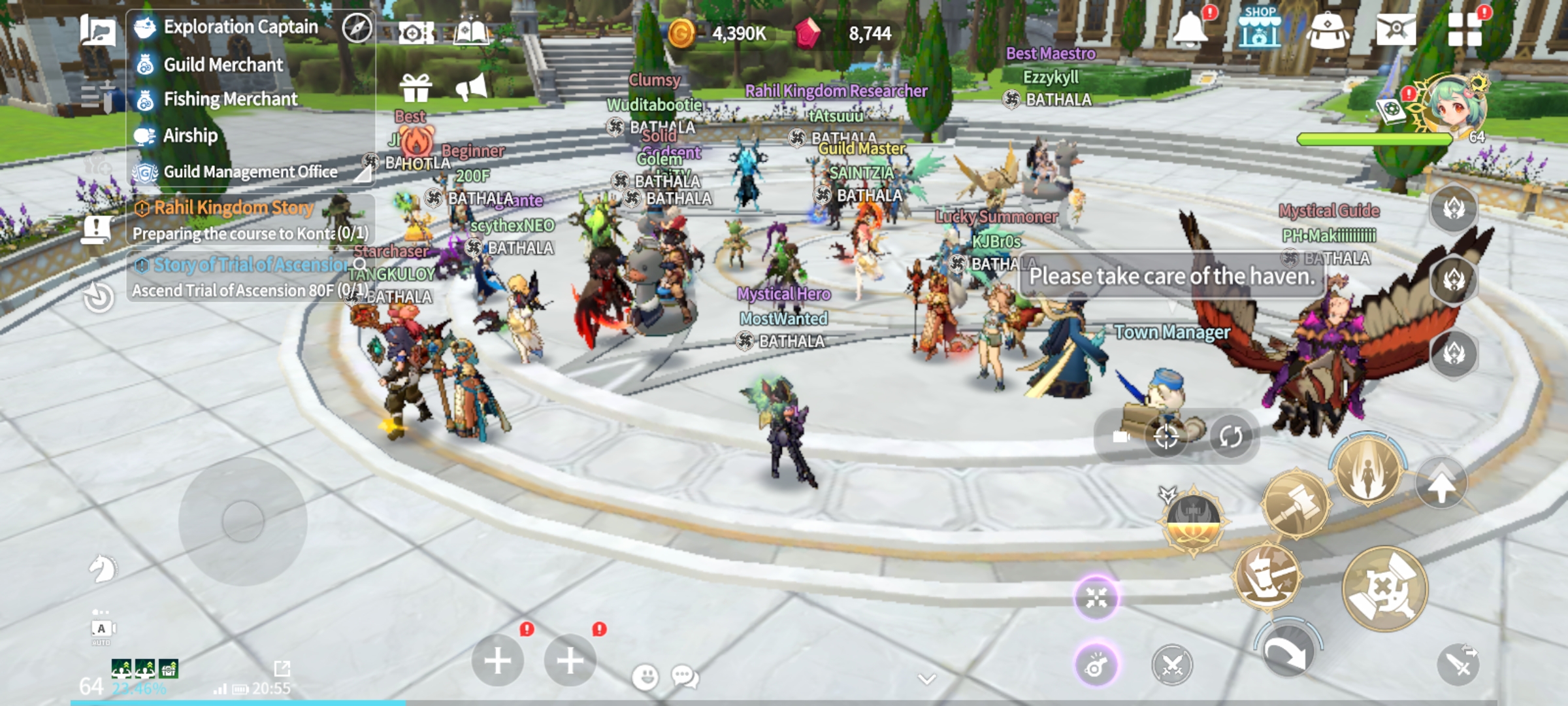Select Exploration Captain in the location list
Viewport: 1568px width, 706px height.
240,27
